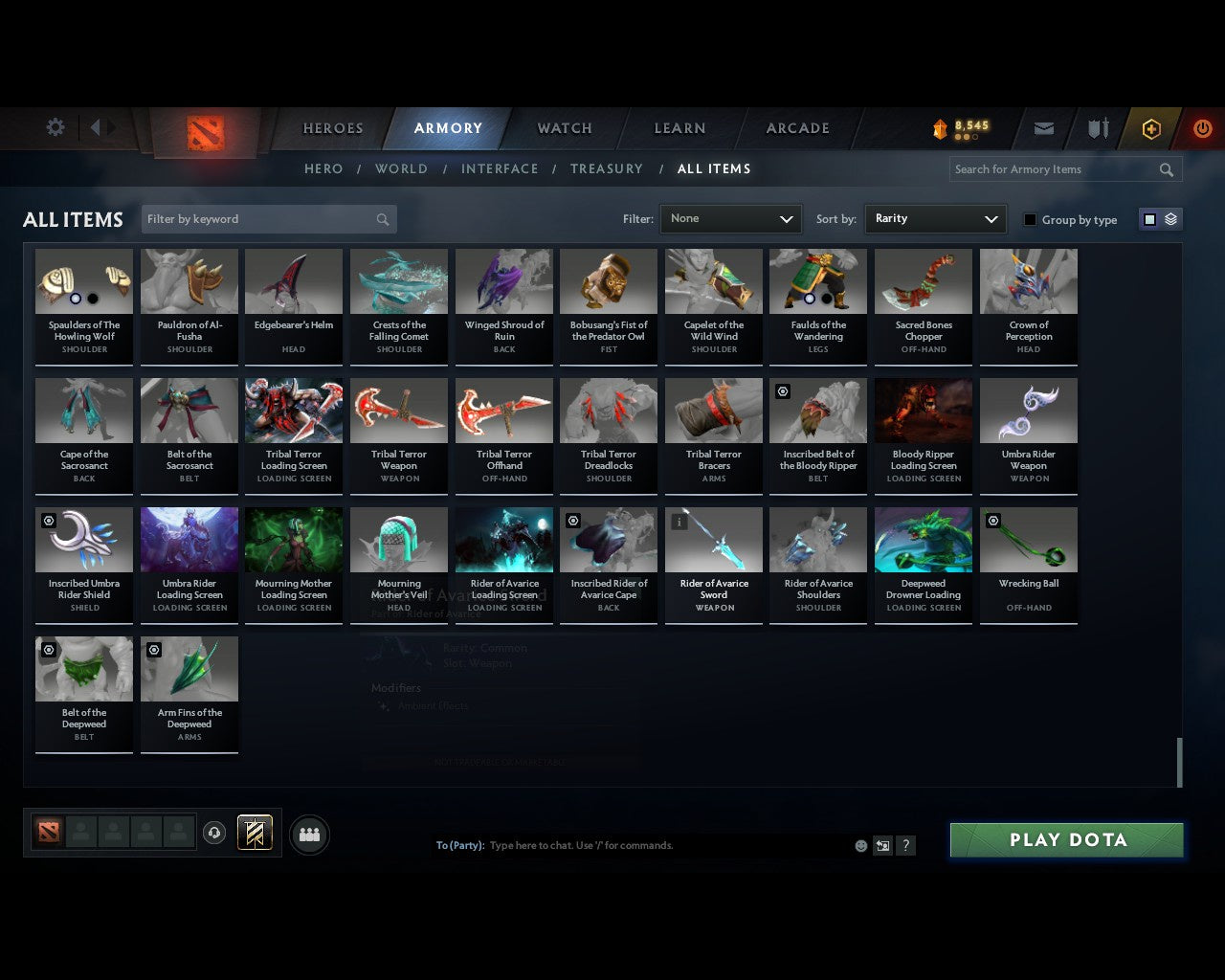Switch to grid view with the square icon
1225x980 pixels.
(x=1149, y=218)
